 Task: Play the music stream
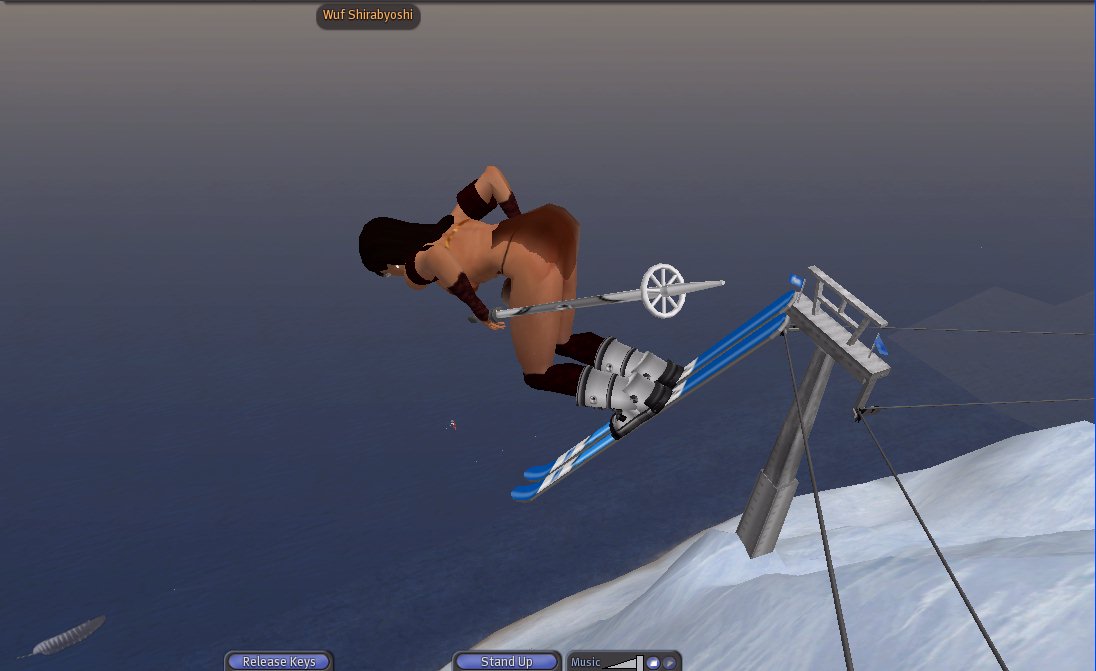click(669, 662)
